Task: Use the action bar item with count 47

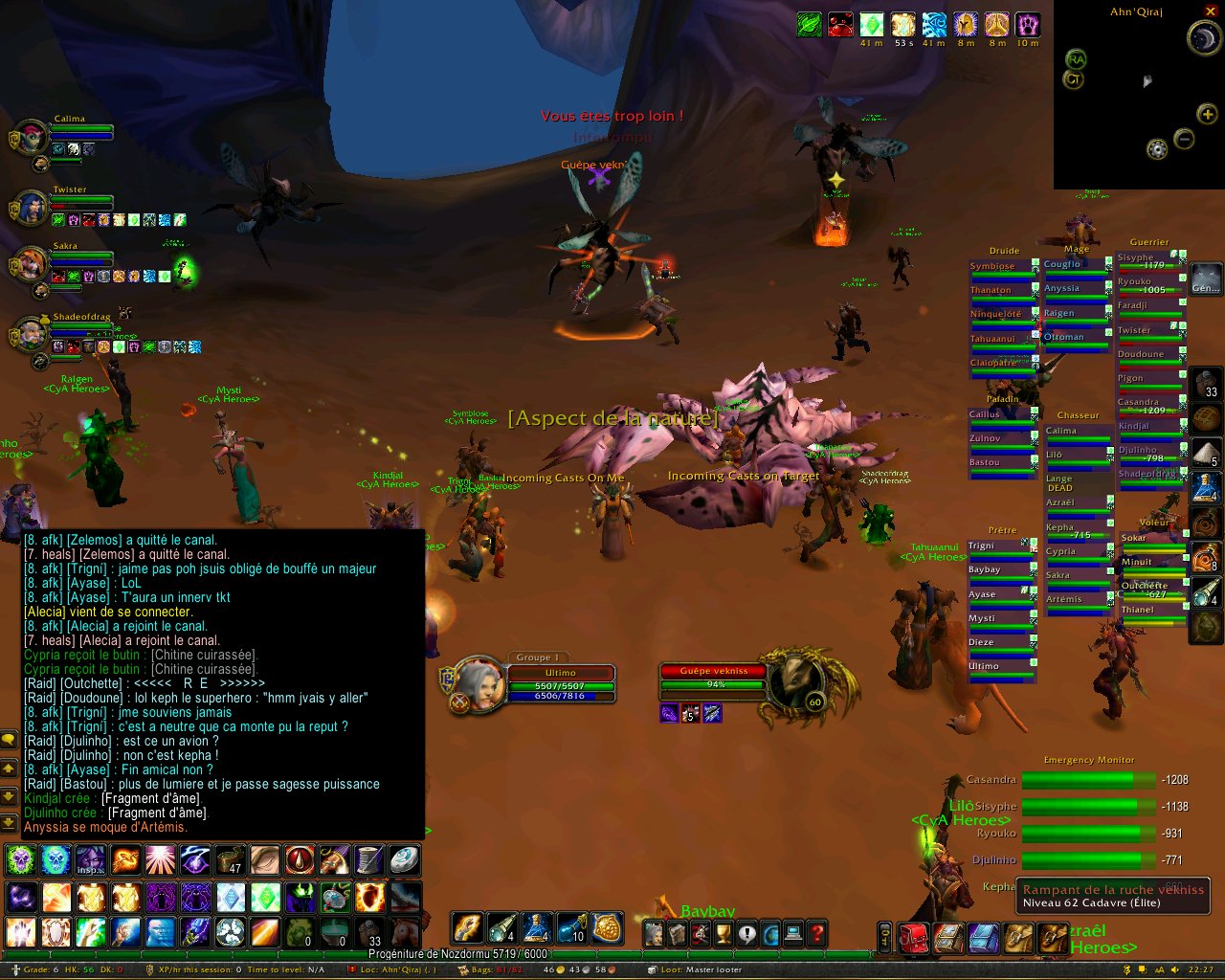Action: (x=230, y=860)
